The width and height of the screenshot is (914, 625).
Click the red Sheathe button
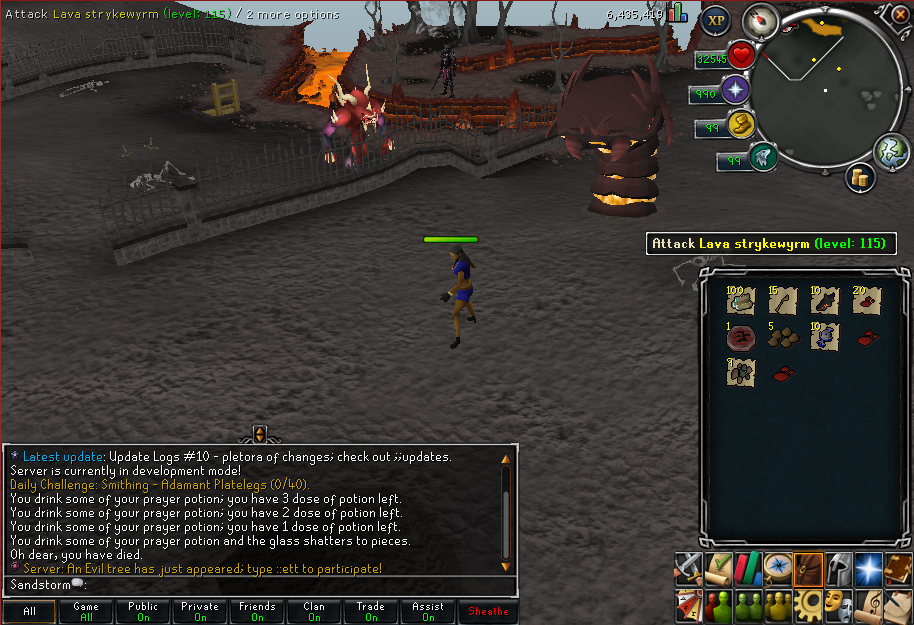[488, 611]
